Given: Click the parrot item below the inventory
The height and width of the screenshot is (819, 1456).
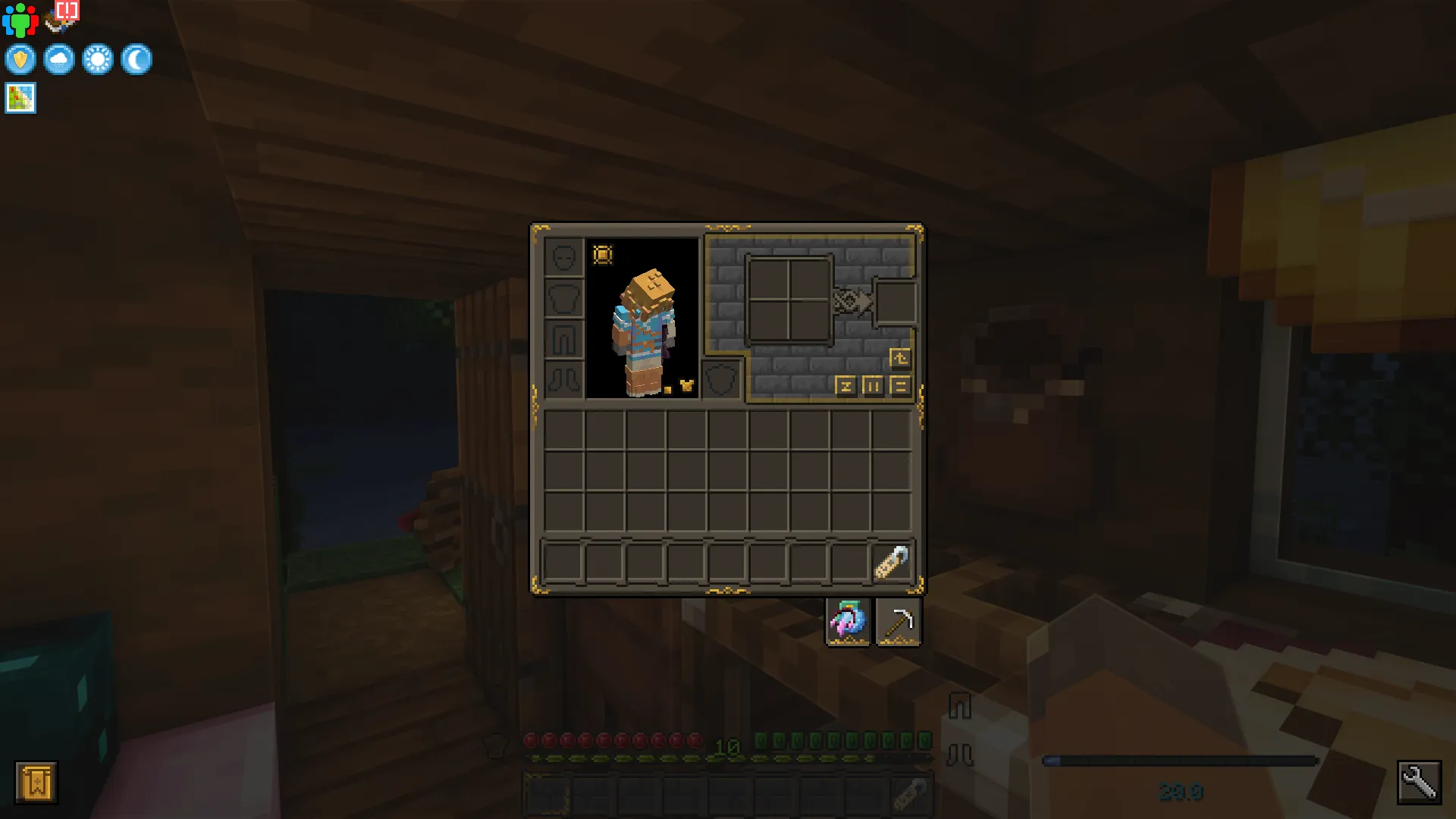Looking at the screenshot, I should click(x=848, y=620).
